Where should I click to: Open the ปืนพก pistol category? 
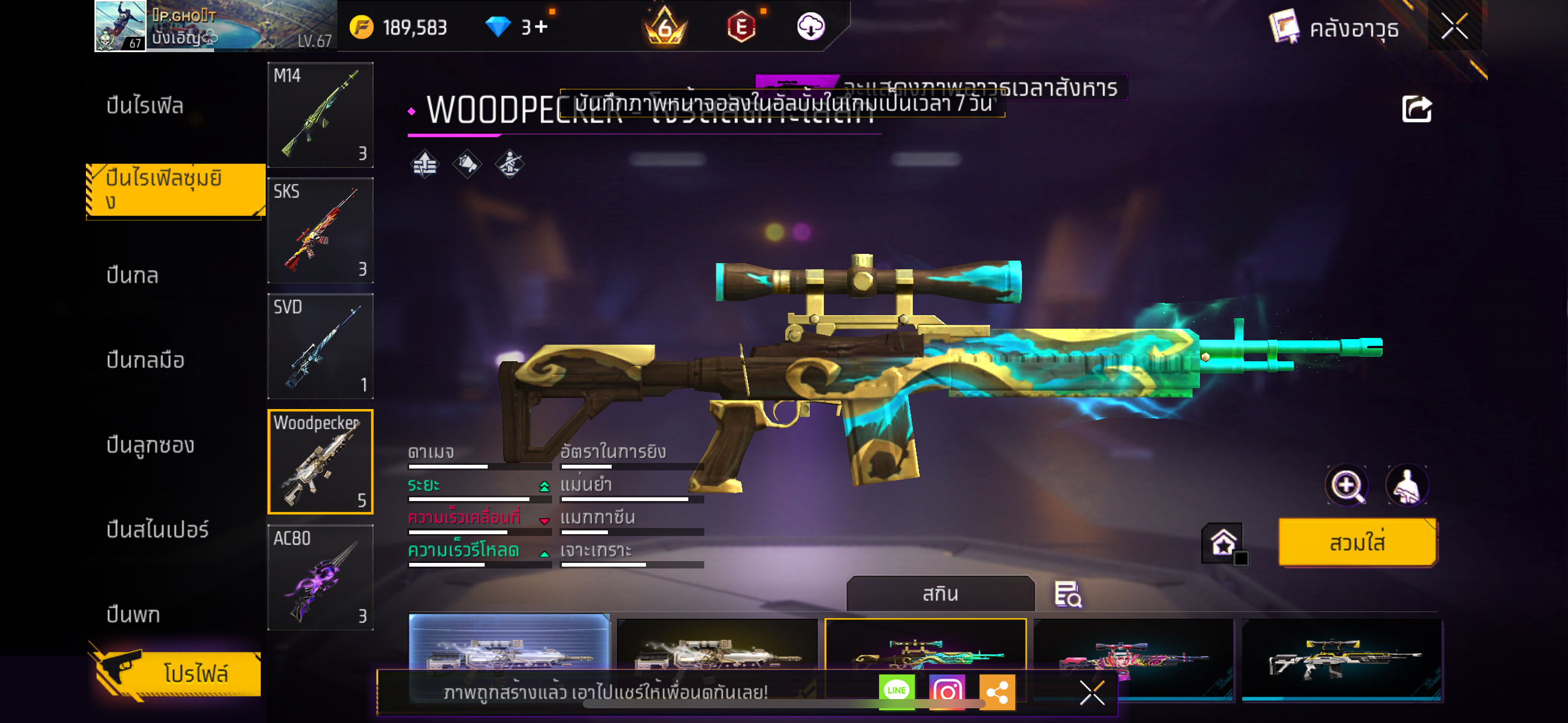pyautogui.click(x=133, y=614)
